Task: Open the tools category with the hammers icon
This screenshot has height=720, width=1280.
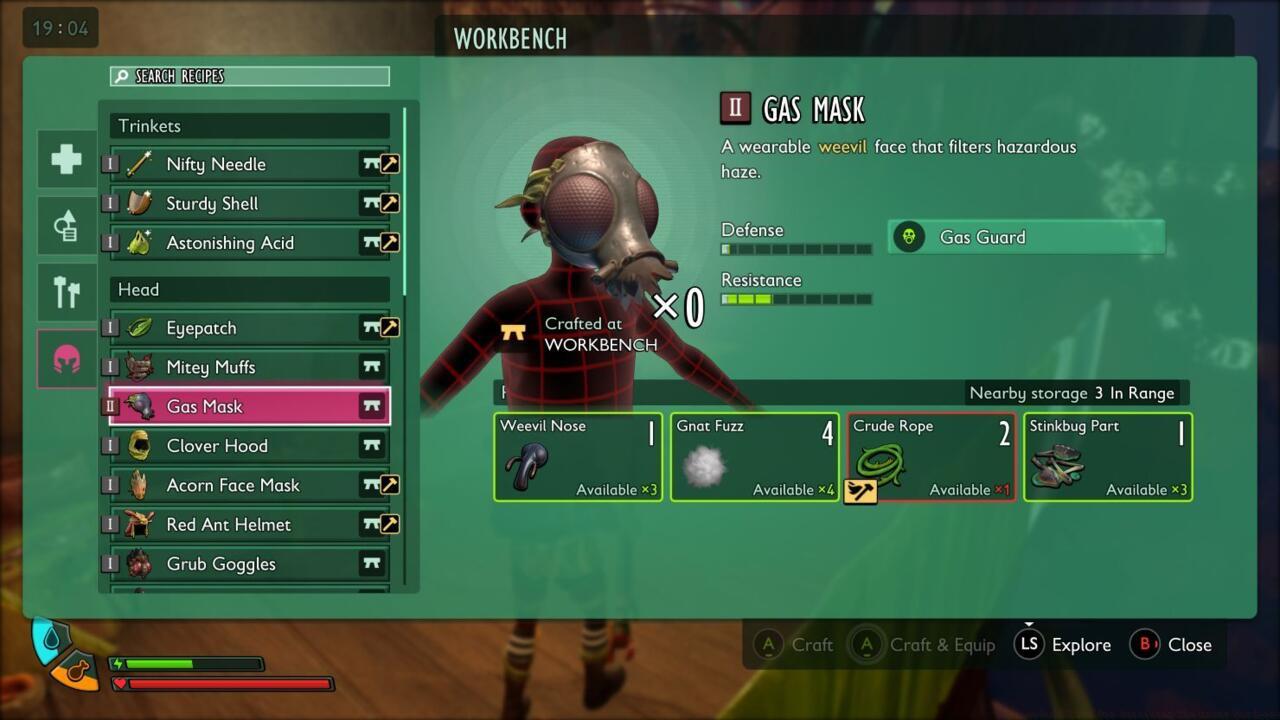Action: click(66, 292)
